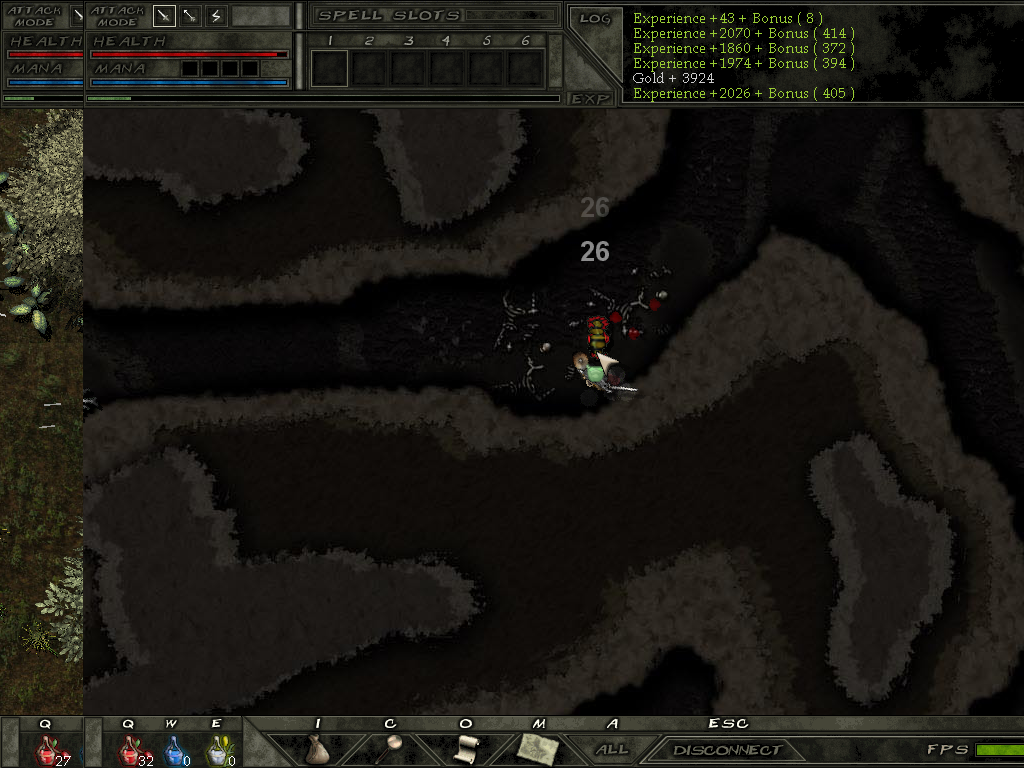The height and width of the screenshot is (768, 1024).
Task: Switch to the EXP tab
Action: (x=591, y=98)
